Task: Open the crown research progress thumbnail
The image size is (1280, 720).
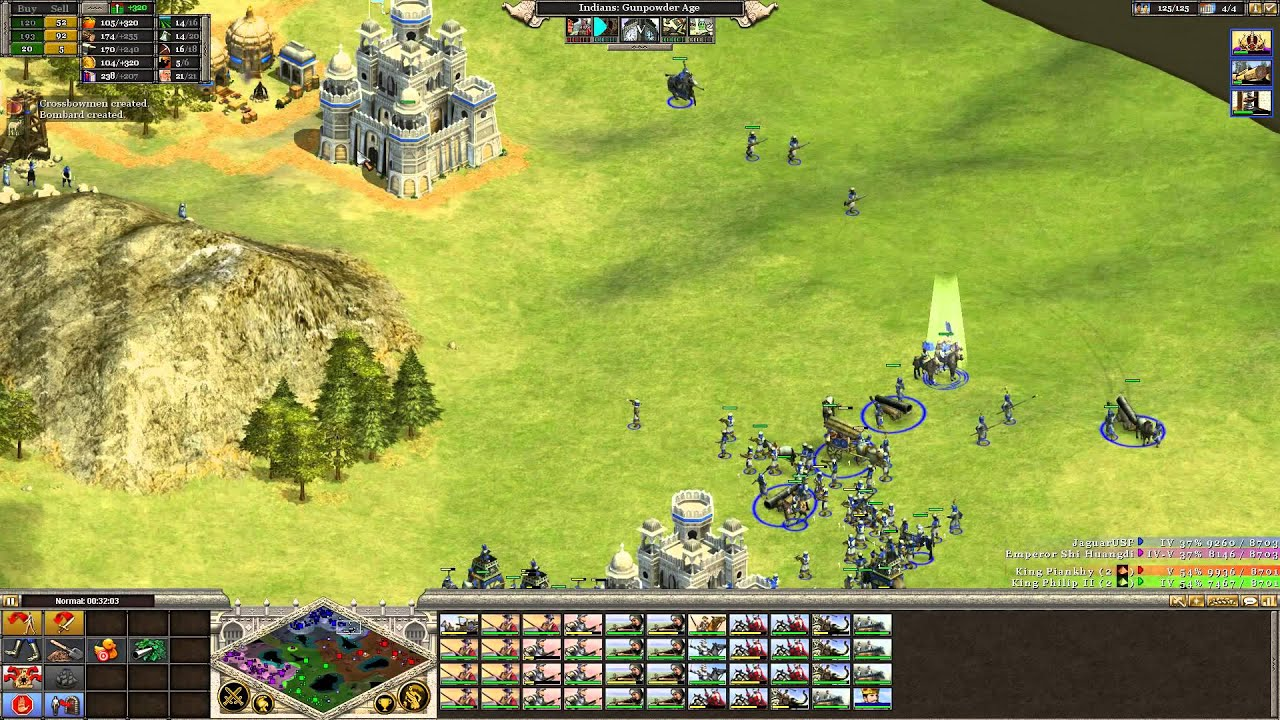Action: 1250,43
